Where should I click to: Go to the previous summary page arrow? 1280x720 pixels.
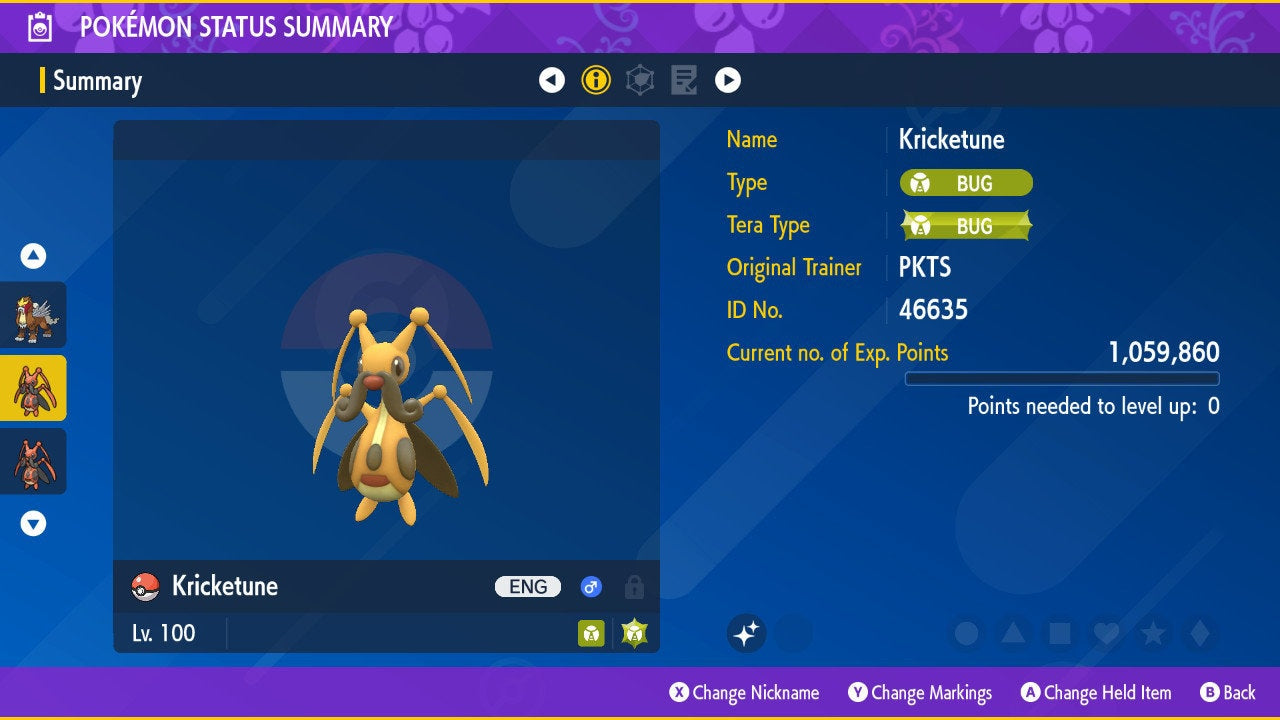click(x=552, y=80)
